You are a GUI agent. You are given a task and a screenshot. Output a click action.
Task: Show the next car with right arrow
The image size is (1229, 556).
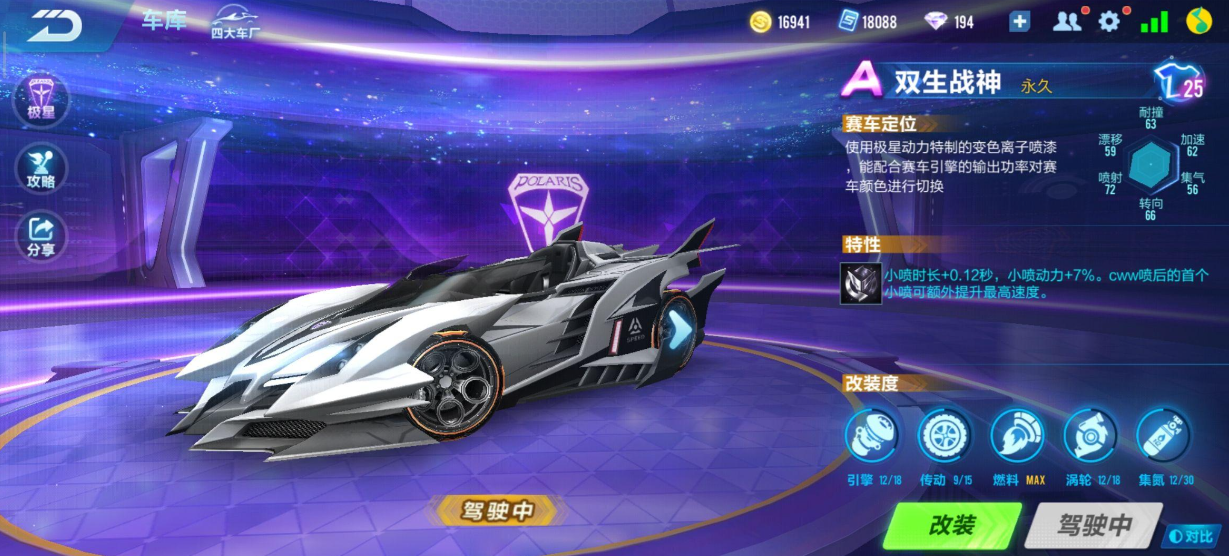point(680,327)
